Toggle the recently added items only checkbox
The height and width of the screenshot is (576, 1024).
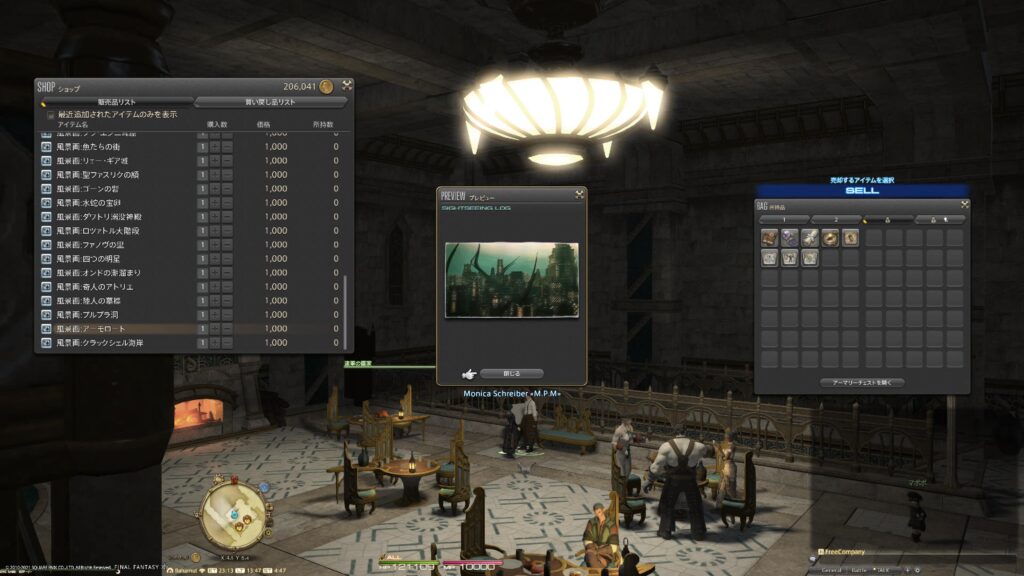click(51, 114)
